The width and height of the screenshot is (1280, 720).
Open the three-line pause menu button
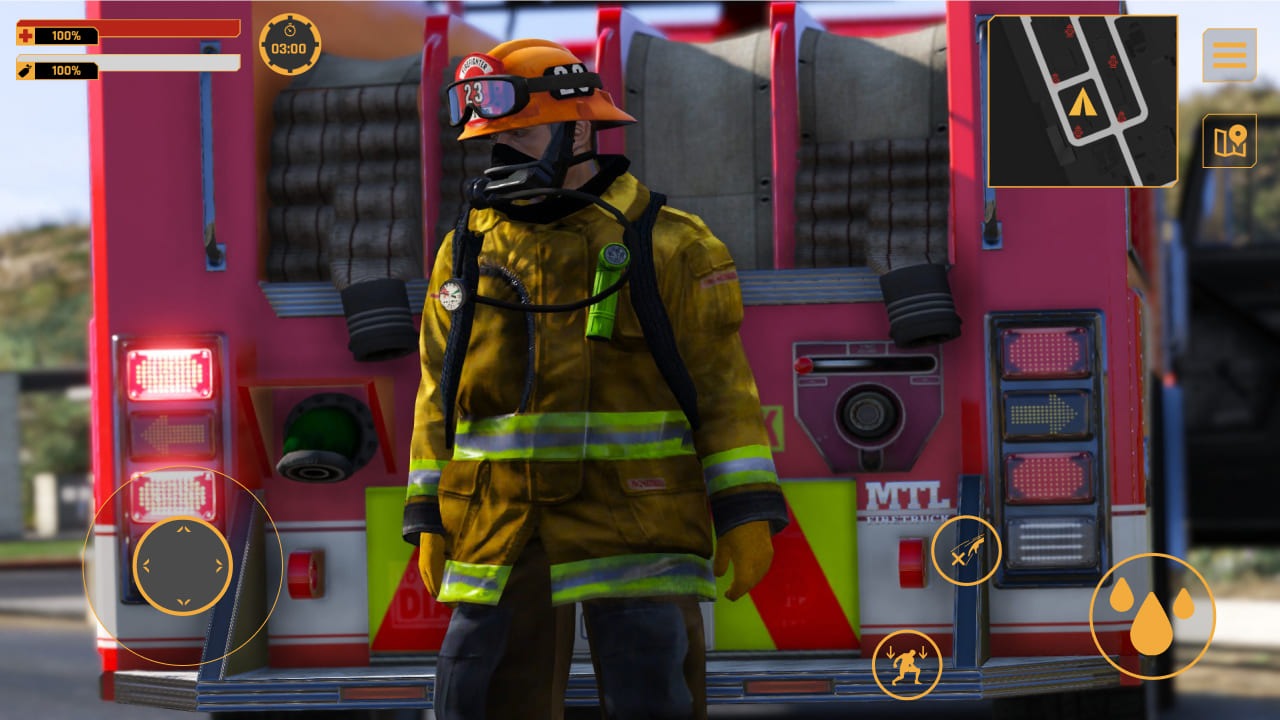pos(1228,56)
